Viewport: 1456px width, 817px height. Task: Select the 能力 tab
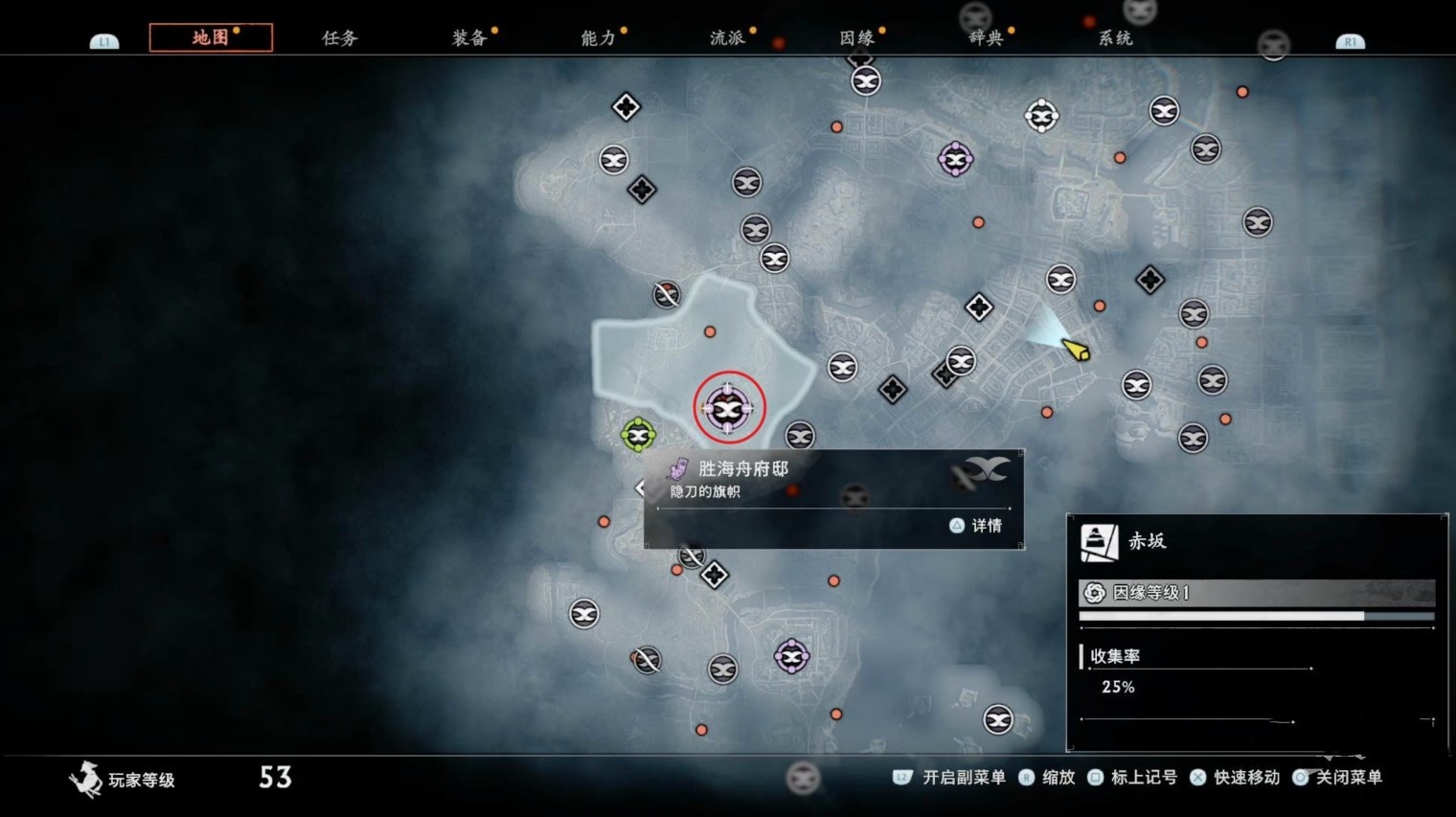point(598,38)
